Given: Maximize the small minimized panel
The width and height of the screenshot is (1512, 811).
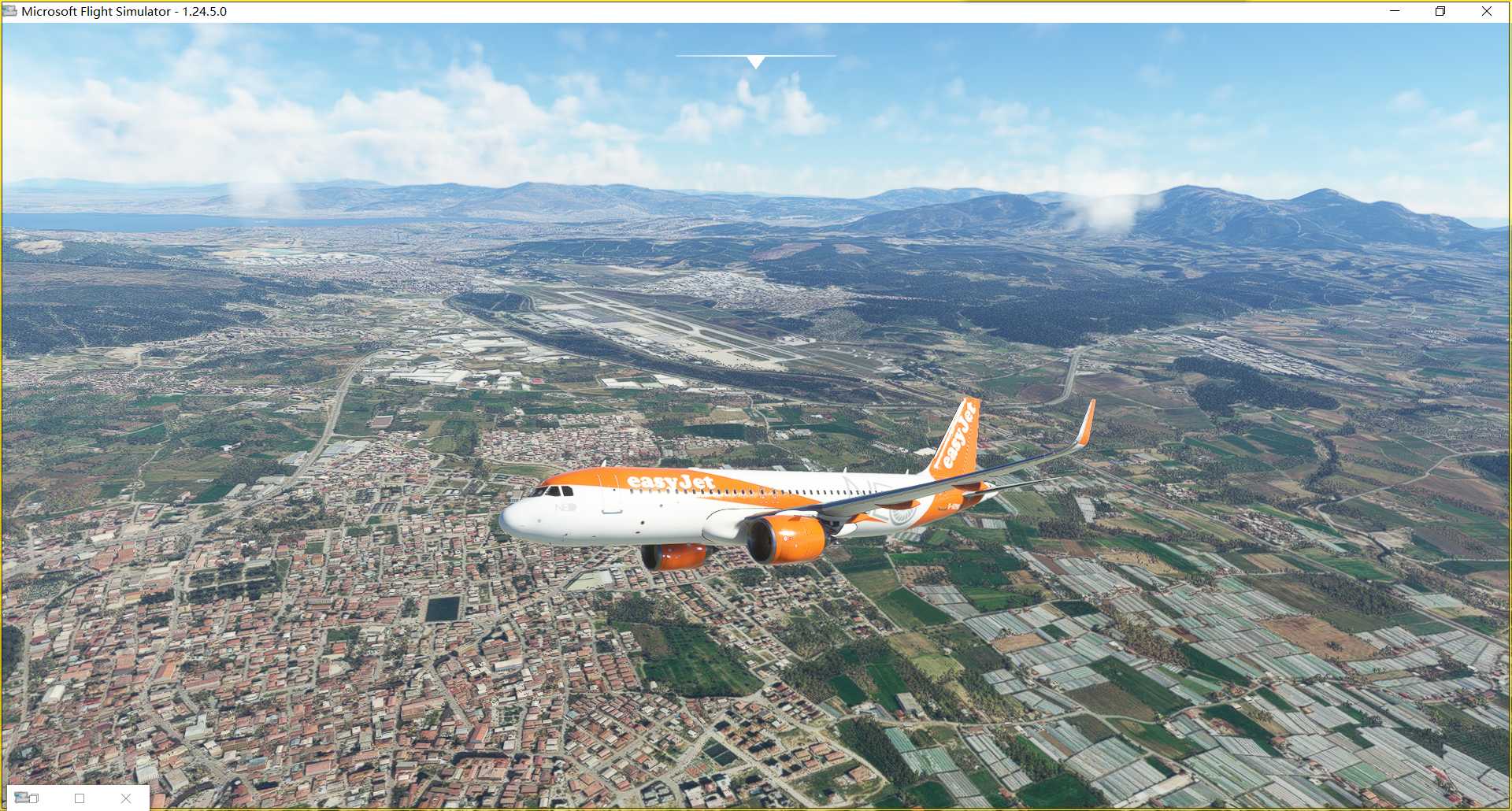Looking at the screenshot, I should (x=80, y=798).
